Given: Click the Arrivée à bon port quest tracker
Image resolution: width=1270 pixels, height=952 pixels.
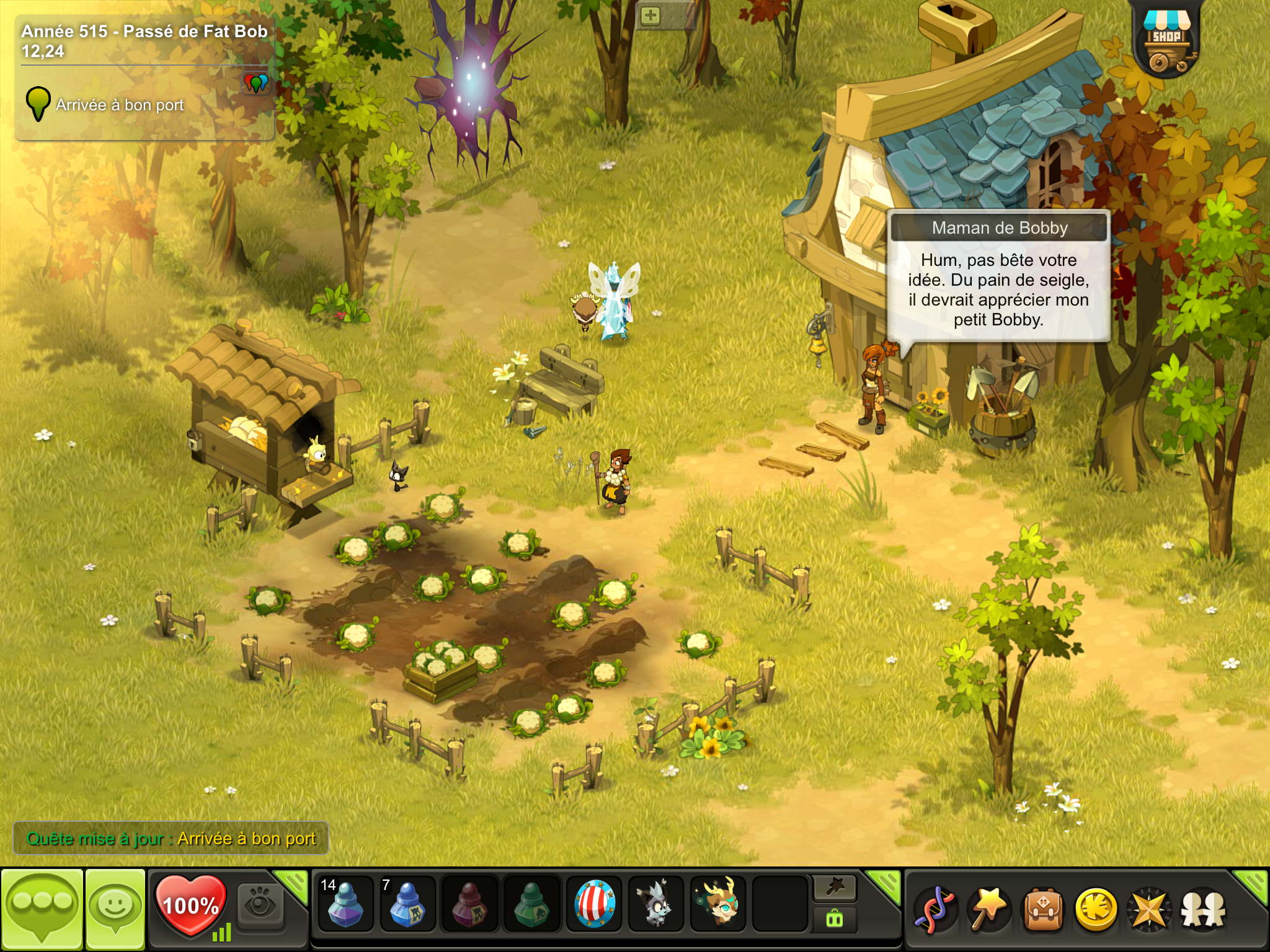Looking at the screenshot, I should [x=119, y=105].
